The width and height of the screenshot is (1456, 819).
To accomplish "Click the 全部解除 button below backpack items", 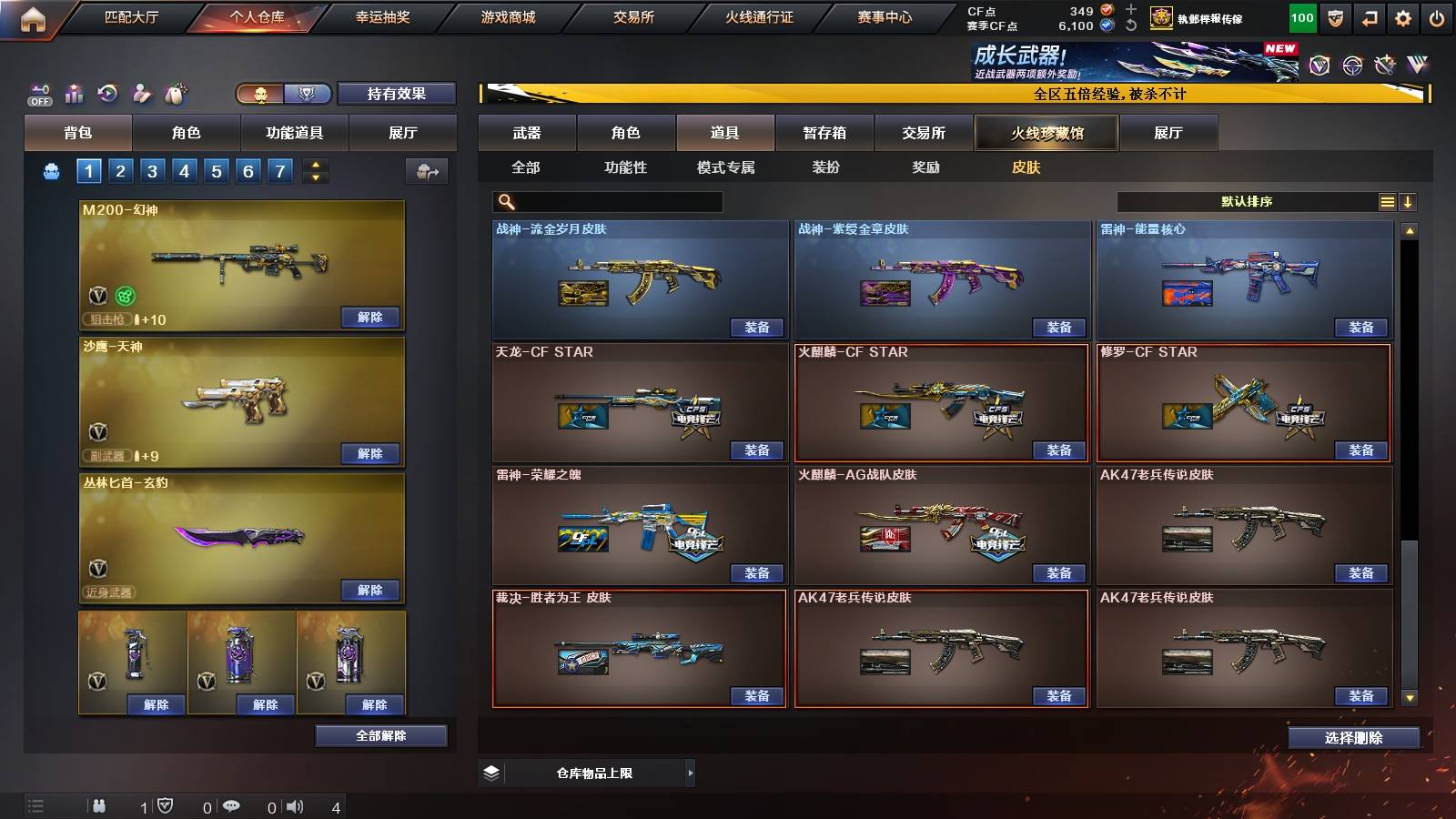I will tap(381, 735).
